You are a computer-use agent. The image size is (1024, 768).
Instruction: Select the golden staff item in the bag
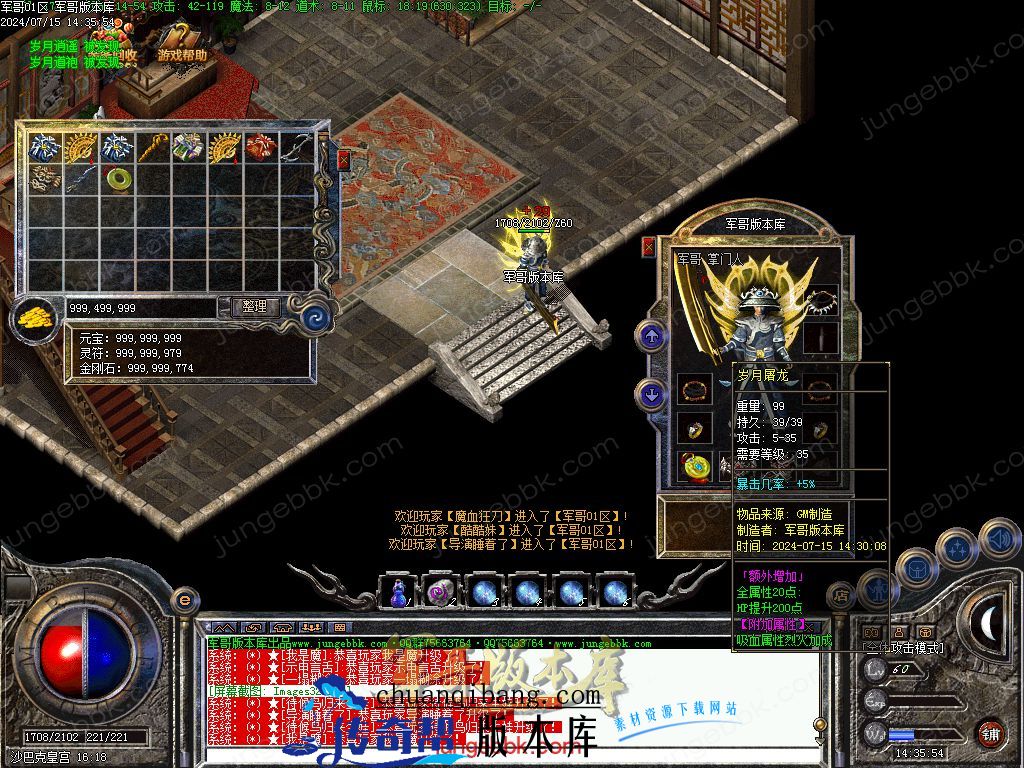click(x=153, y=148)
